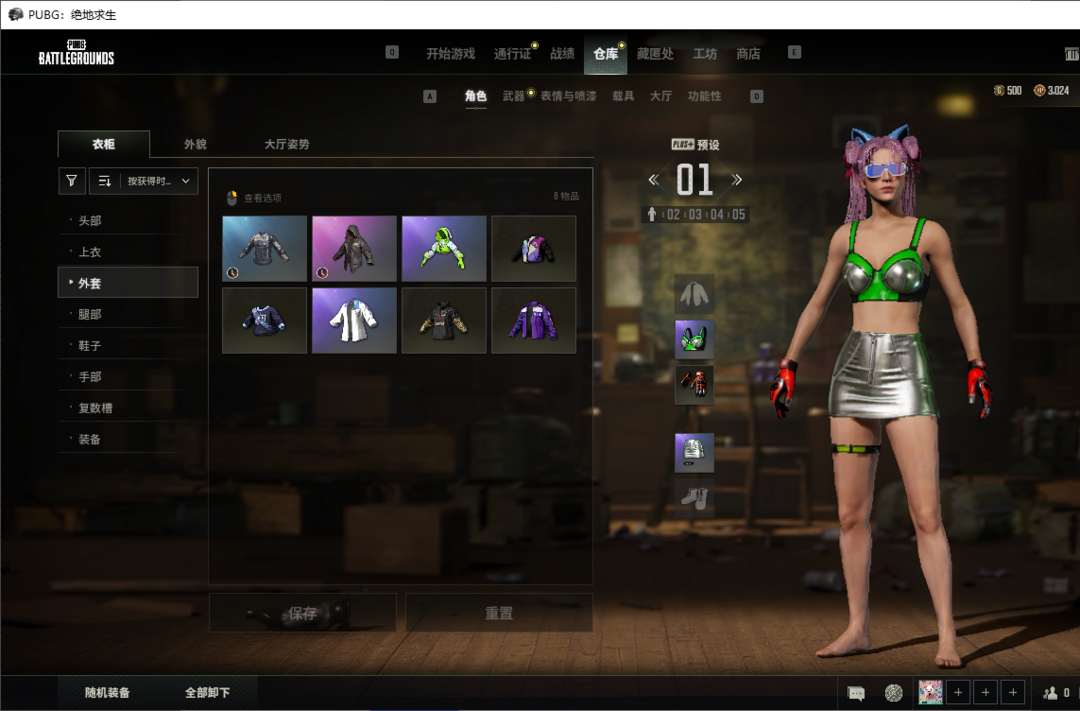Open the 外貌 tab
1080x711 pixels.
195,144
